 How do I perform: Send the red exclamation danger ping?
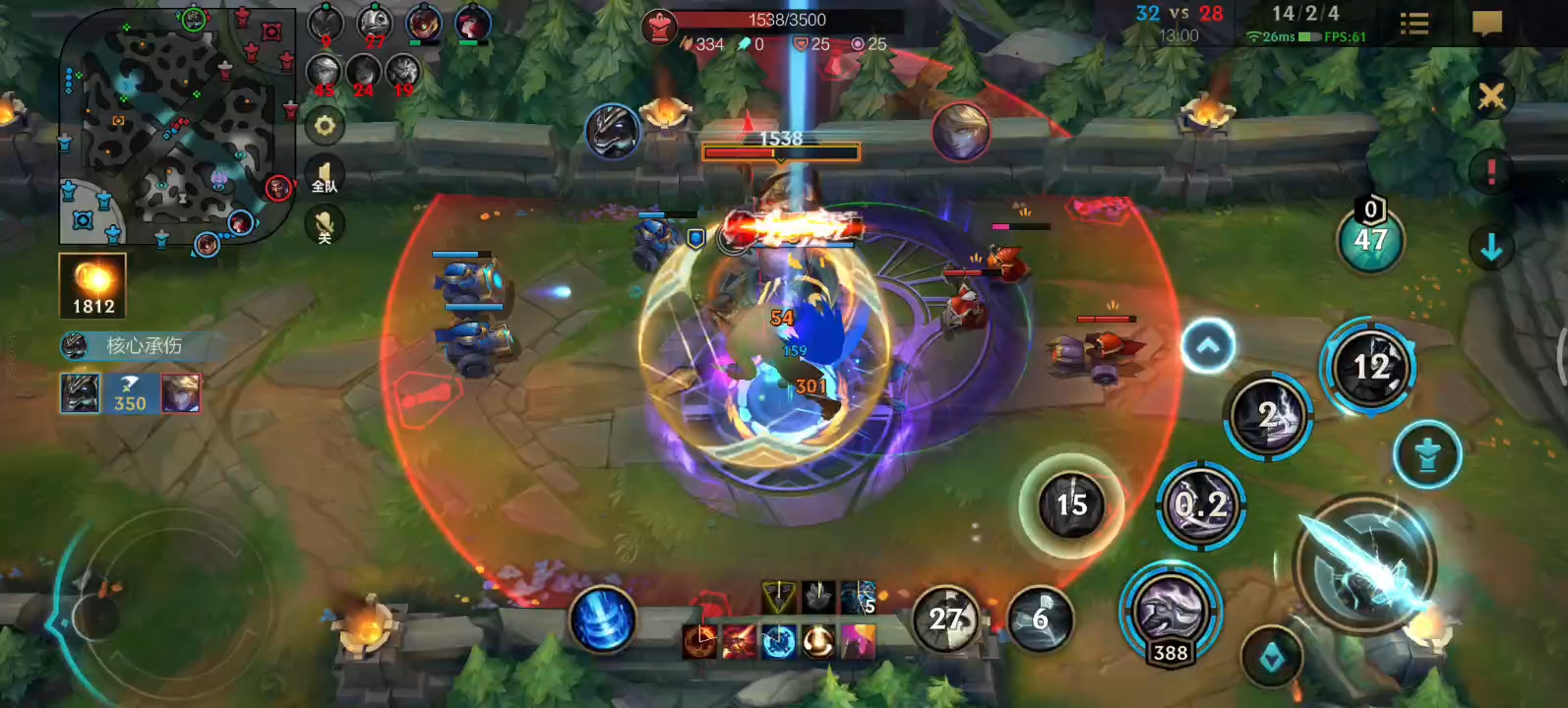pos(1490,171)
